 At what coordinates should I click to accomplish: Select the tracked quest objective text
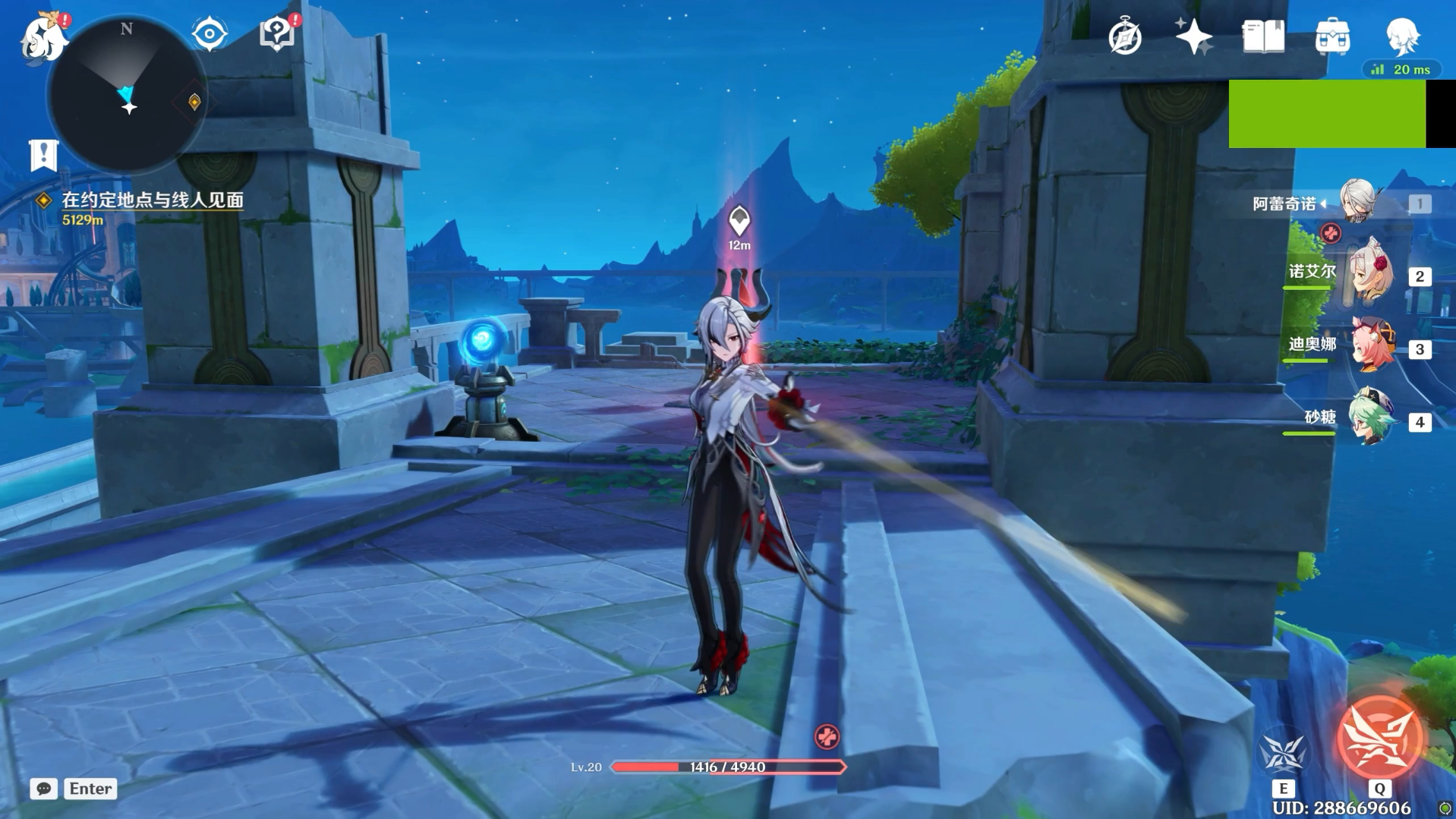152,200
